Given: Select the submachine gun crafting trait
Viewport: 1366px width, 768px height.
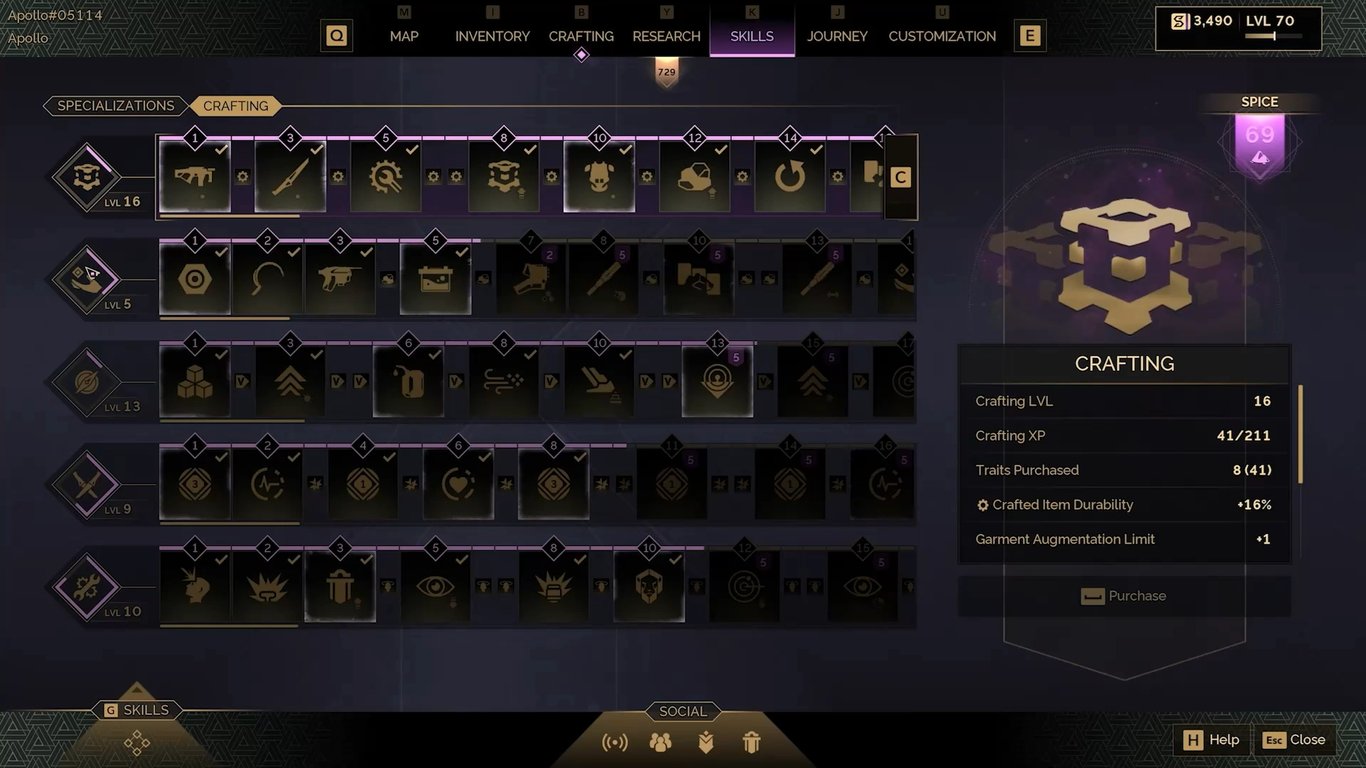Looking at the screenshot, I should pos(195,177).
